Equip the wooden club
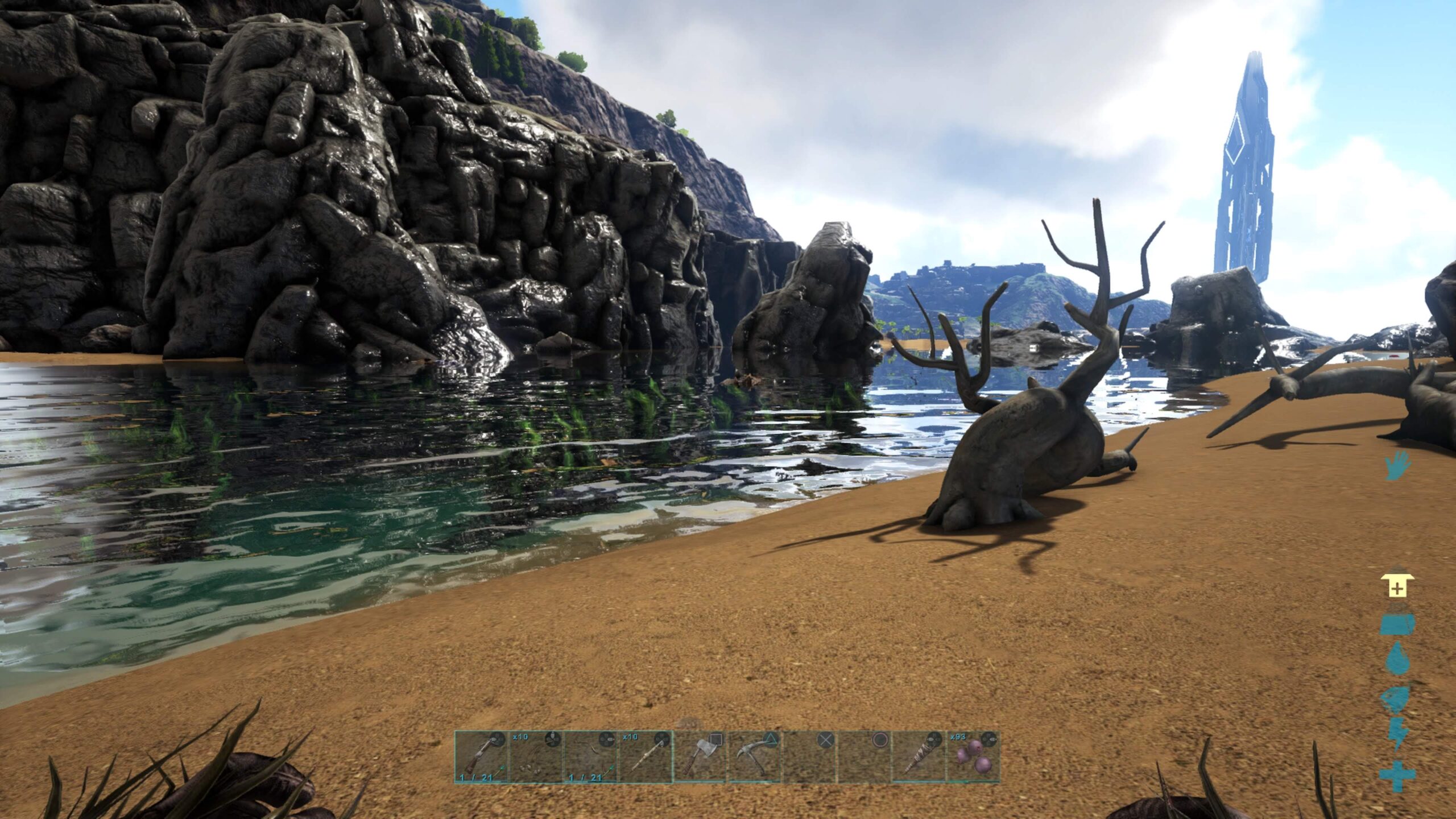 918,757
